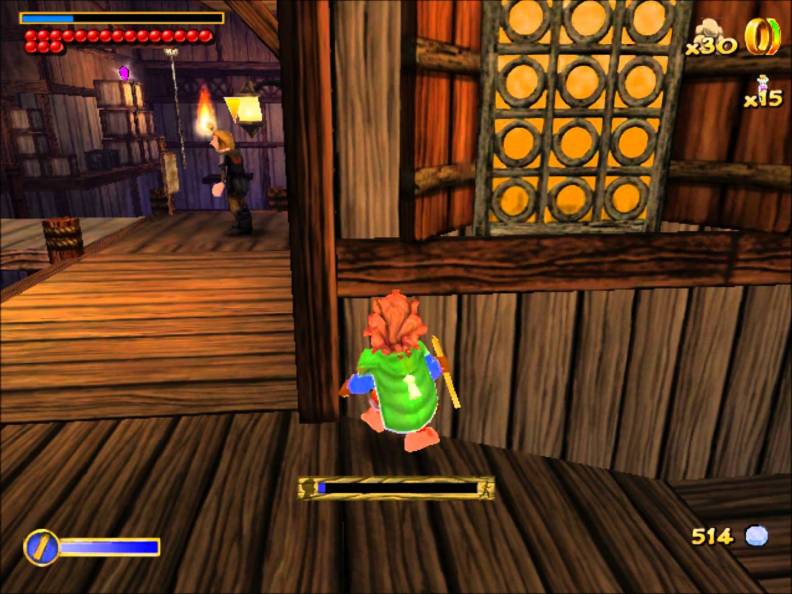The width and height of the screenshot is (792, 594).
Task: Select the gold ring icon
Action: (762, 37)
